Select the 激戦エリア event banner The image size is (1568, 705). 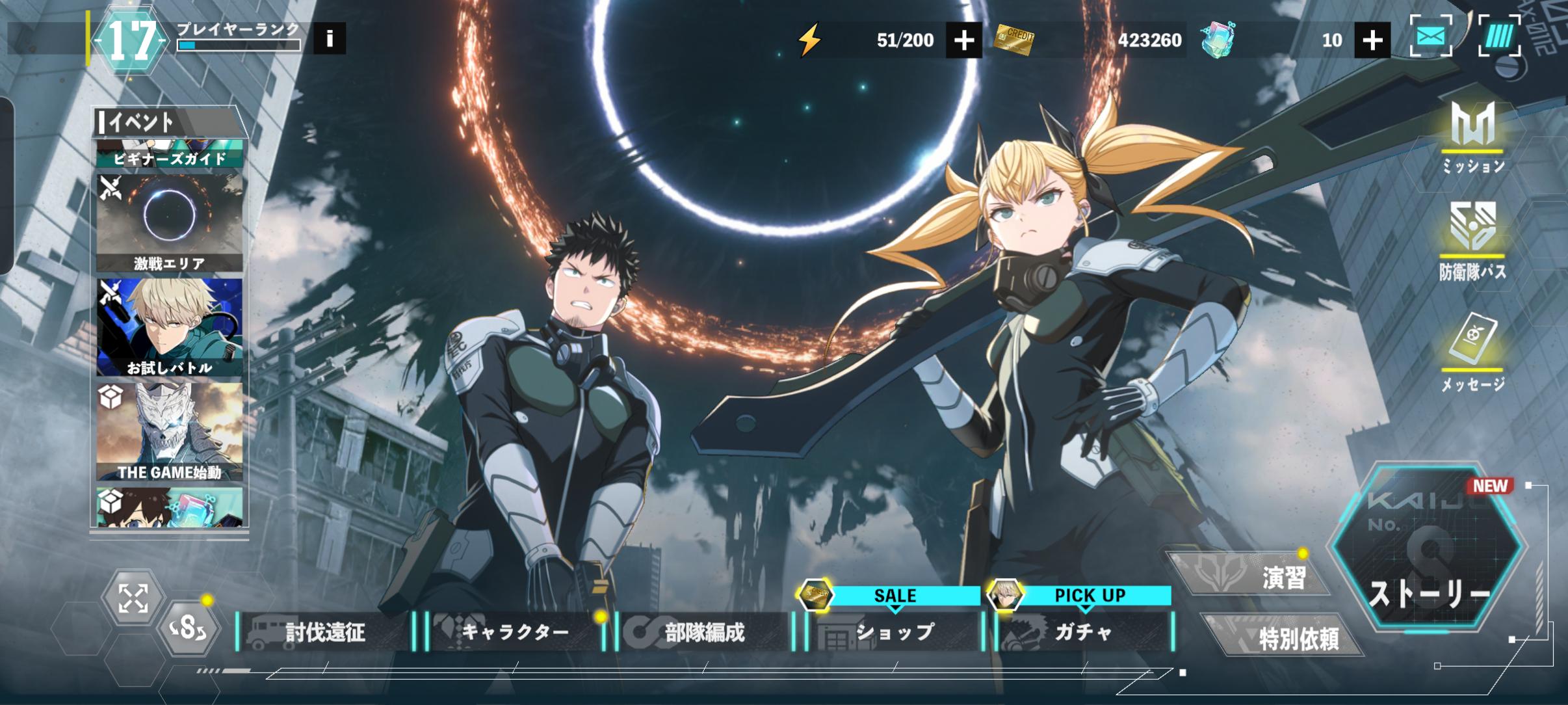pos(170,222)
